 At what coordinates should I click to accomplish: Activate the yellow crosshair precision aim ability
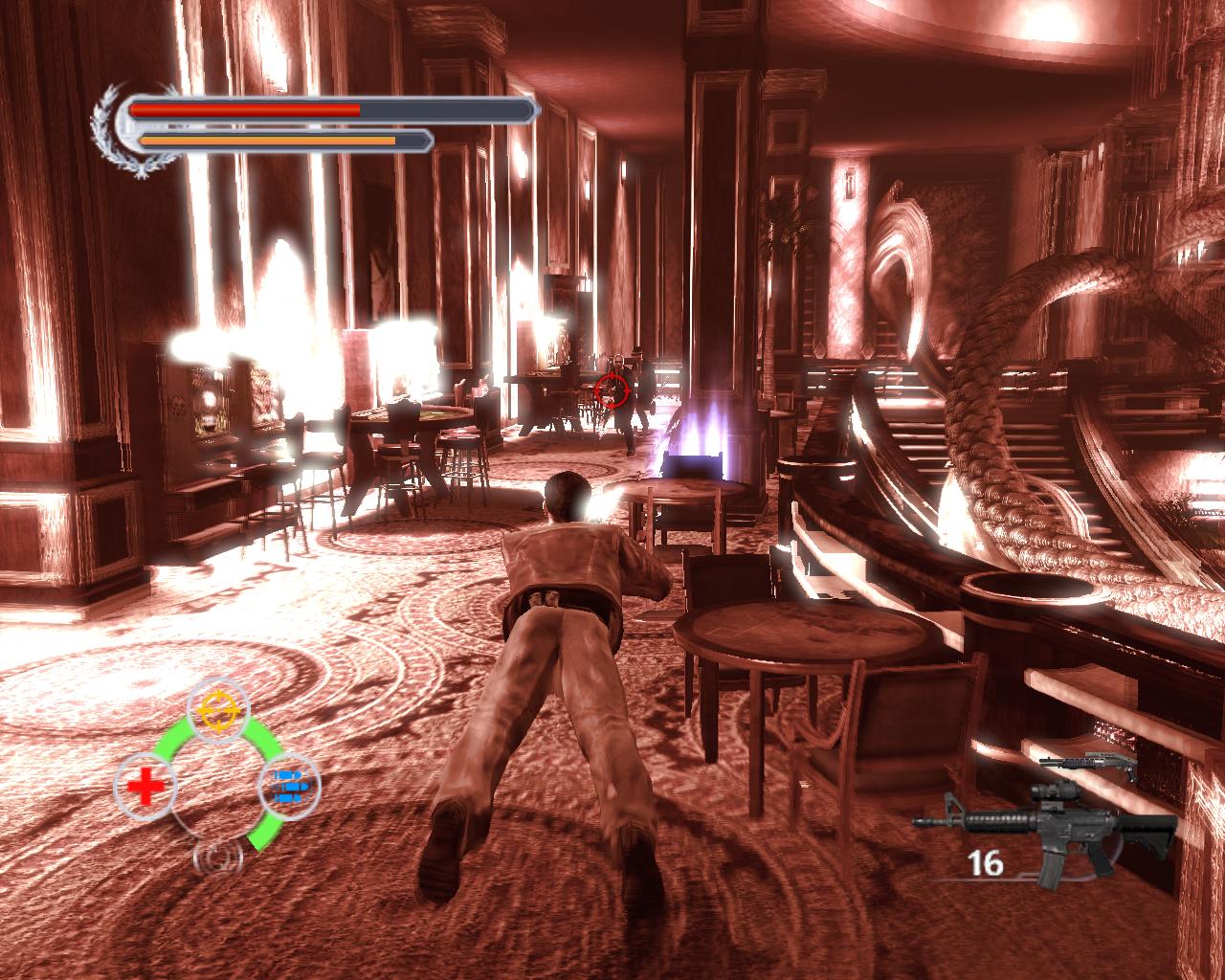click(x=219, y=709)
